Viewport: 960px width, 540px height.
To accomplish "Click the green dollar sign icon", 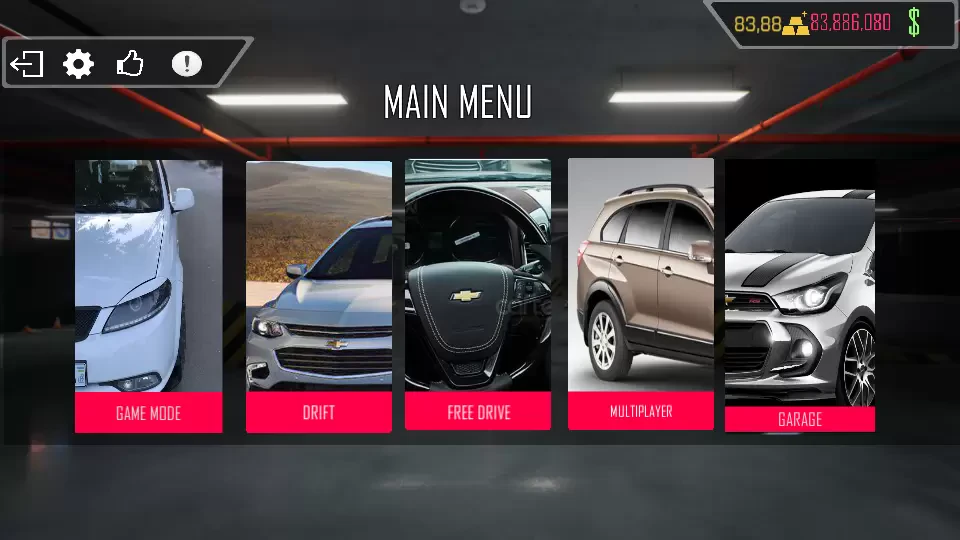I will [914, 22].
